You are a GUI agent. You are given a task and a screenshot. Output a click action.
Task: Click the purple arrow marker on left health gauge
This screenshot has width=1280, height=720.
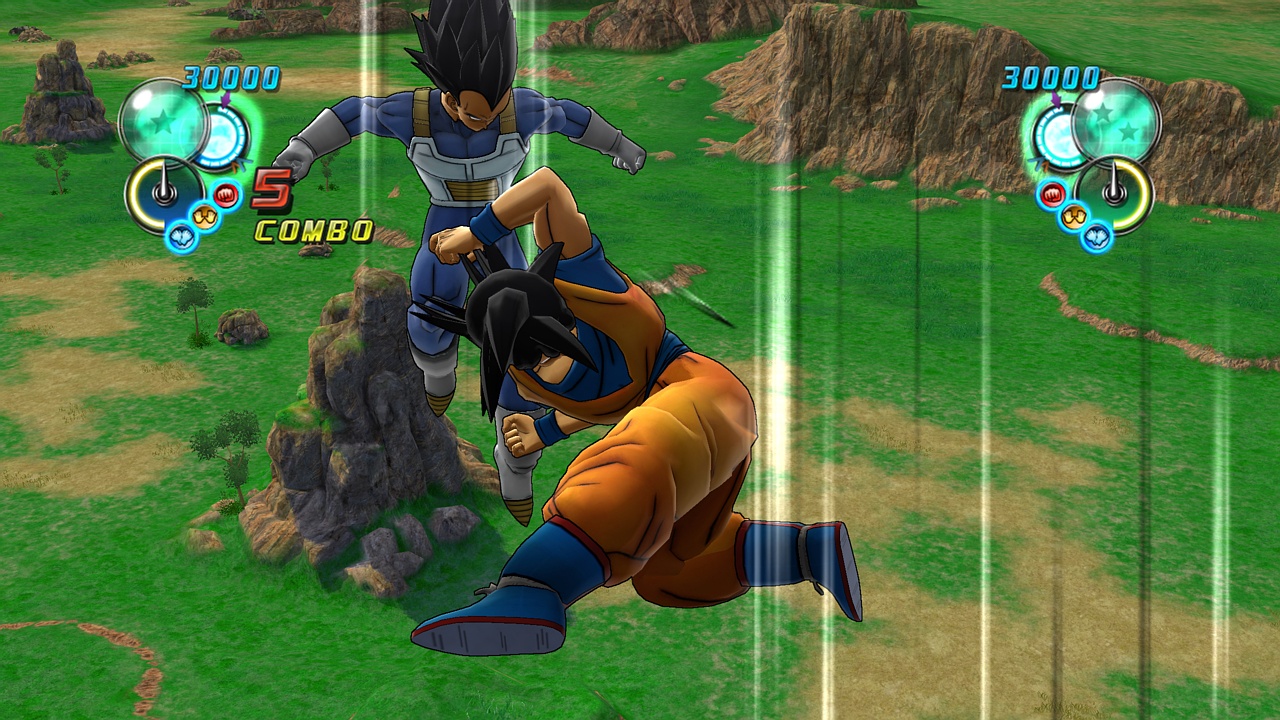click(226, 100)
